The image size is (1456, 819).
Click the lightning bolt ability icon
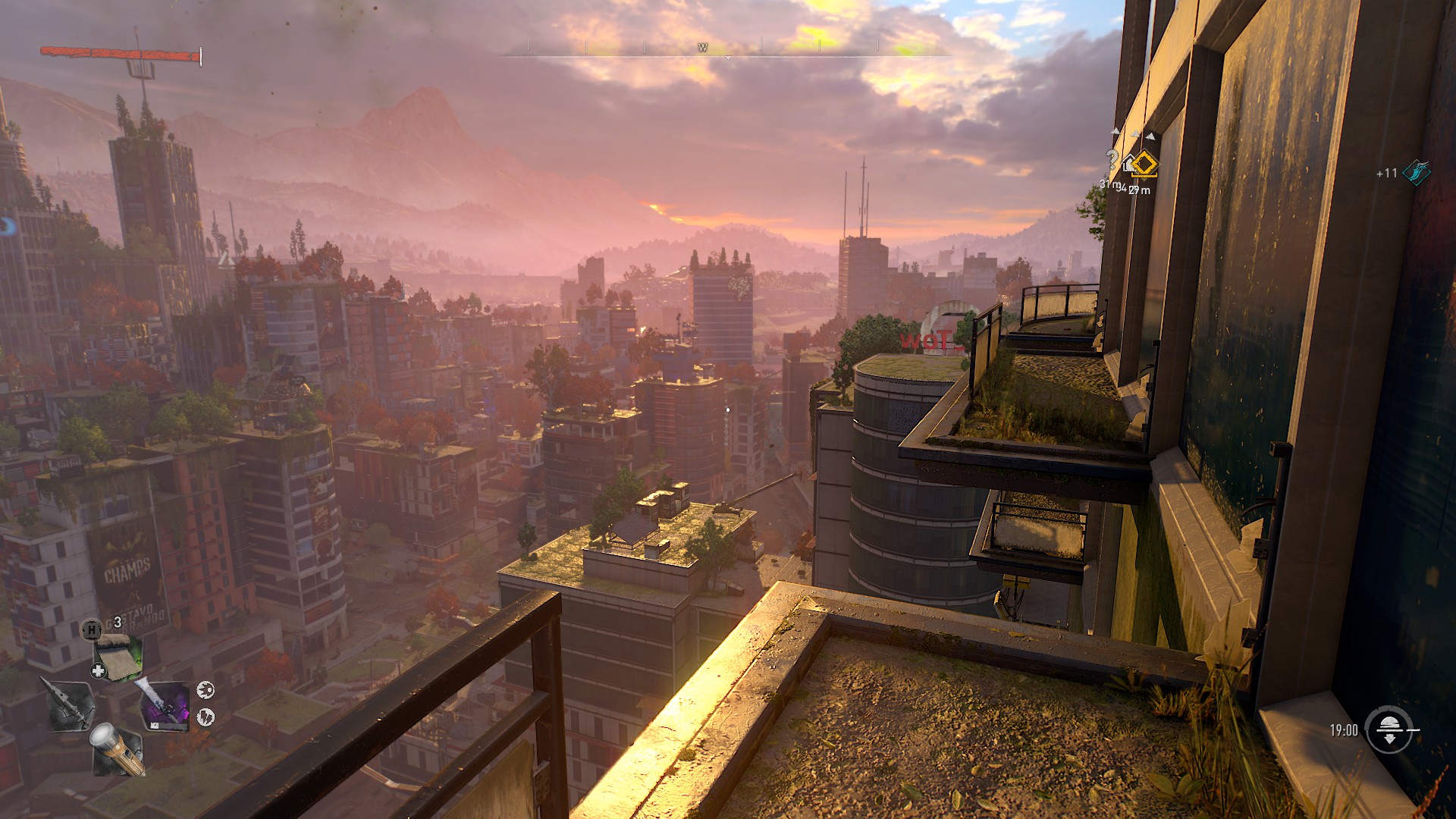click(206, 717)
